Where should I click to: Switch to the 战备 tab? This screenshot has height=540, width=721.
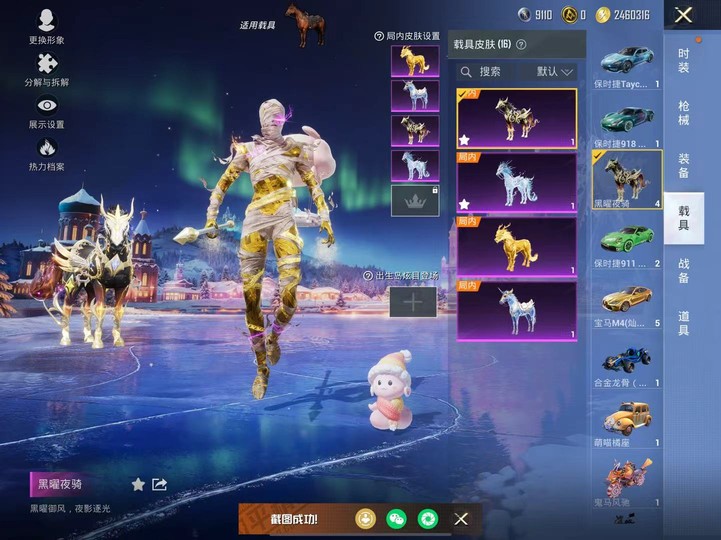click(683, 270)
